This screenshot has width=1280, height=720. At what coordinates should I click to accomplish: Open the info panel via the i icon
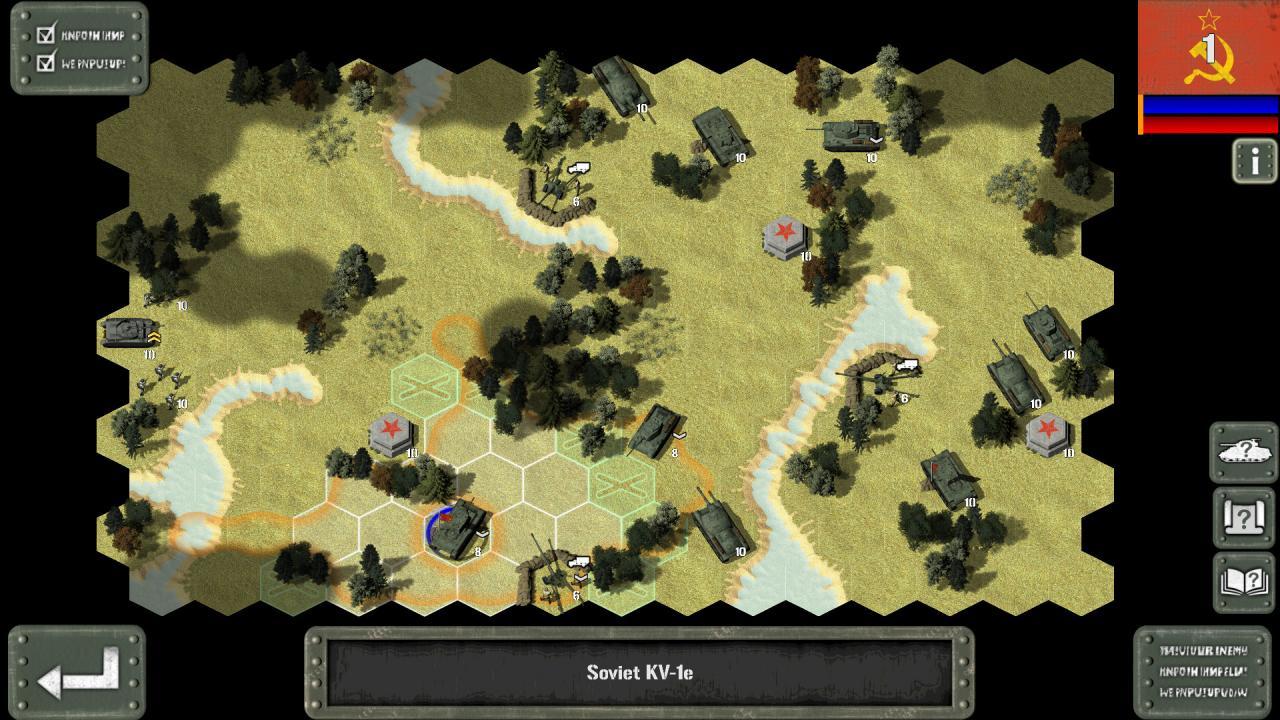point(1253,163)
